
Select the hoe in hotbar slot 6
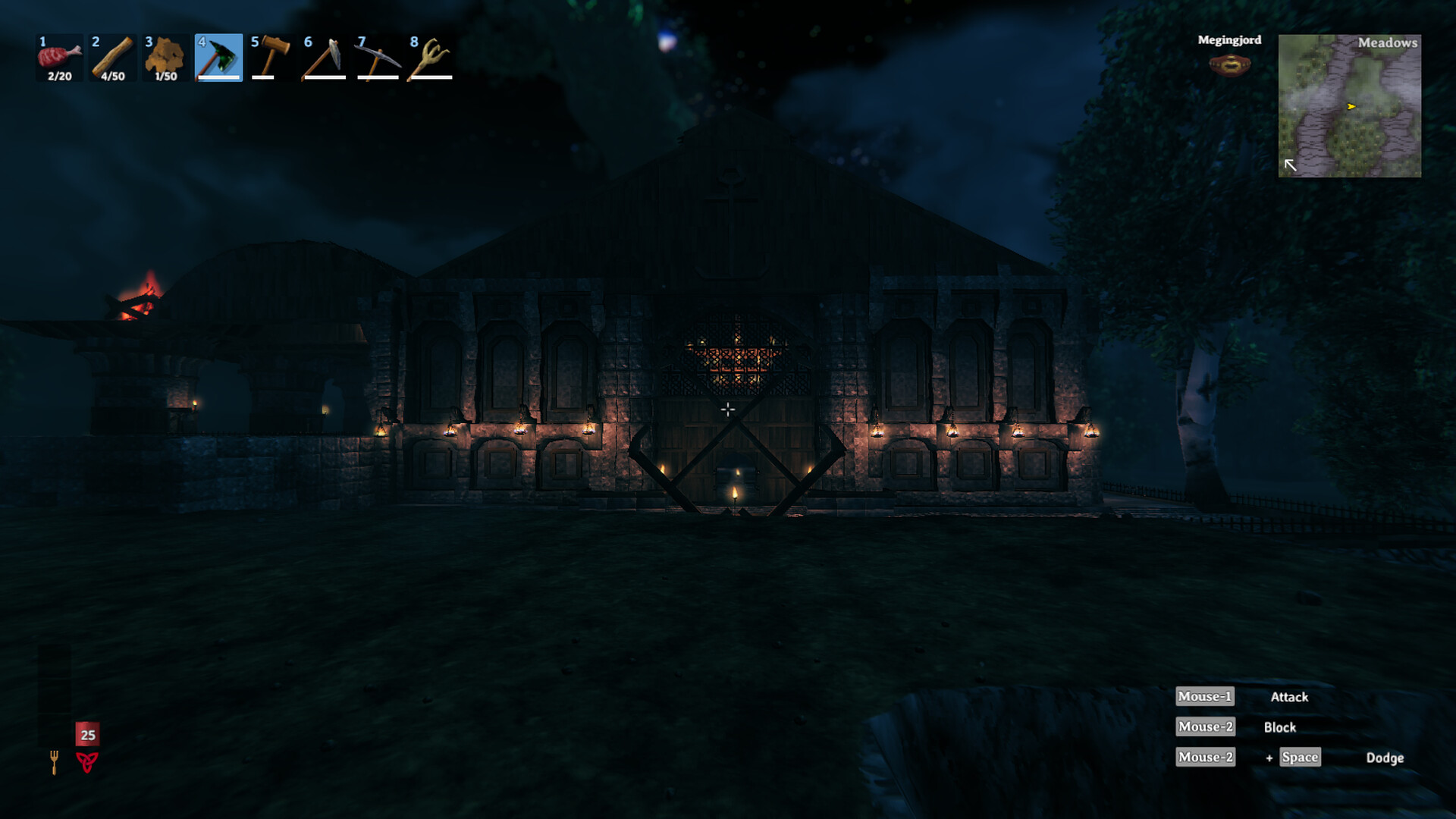pos(325,57)
